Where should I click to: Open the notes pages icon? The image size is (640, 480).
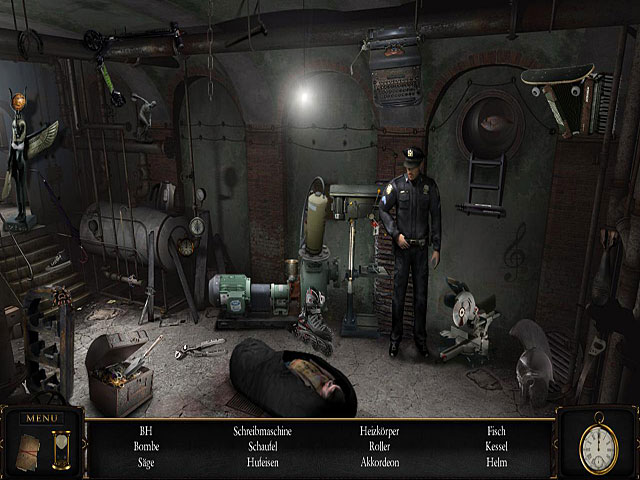pos(29,446)
